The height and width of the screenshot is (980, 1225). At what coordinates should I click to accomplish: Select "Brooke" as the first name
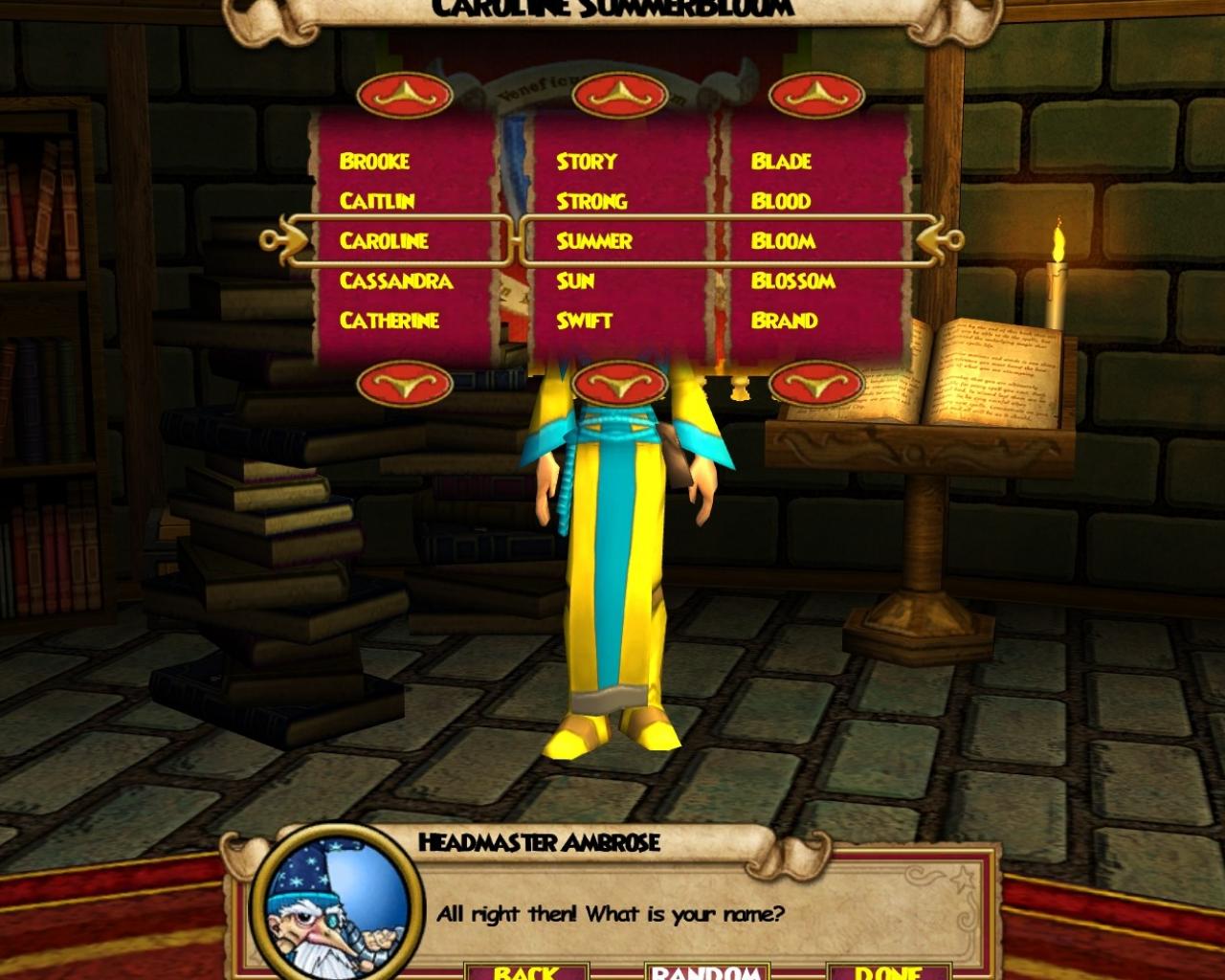point(375,161)
